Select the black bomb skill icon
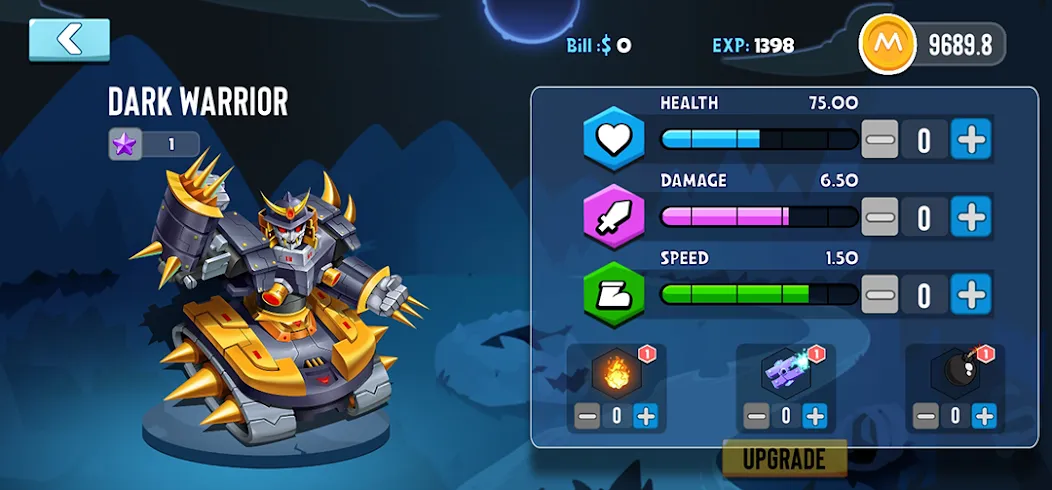This screenshot has width=1052, height=490. tap(954, 374)
